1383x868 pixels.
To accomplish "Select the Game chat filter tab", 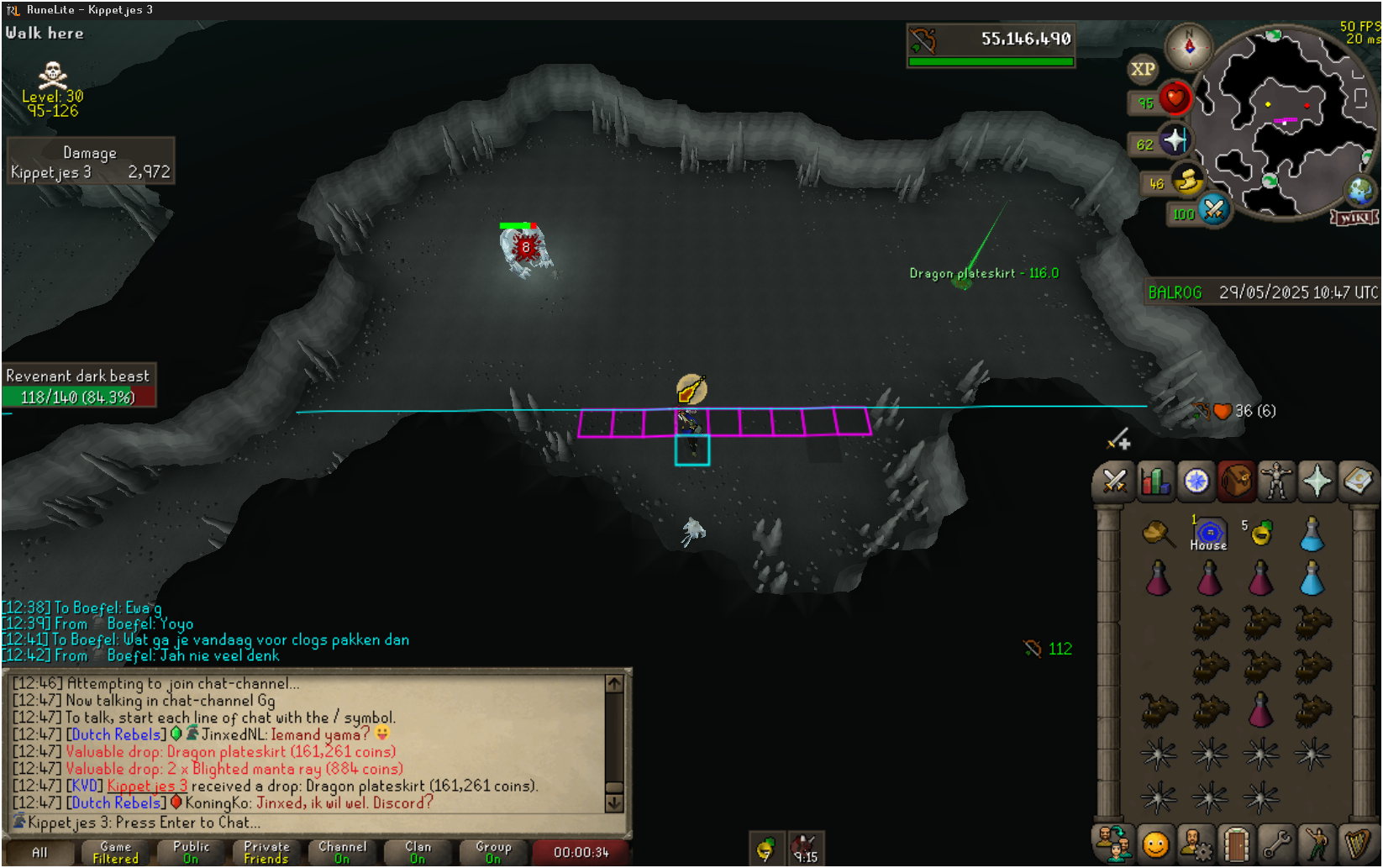I will (x=115, y=852).
